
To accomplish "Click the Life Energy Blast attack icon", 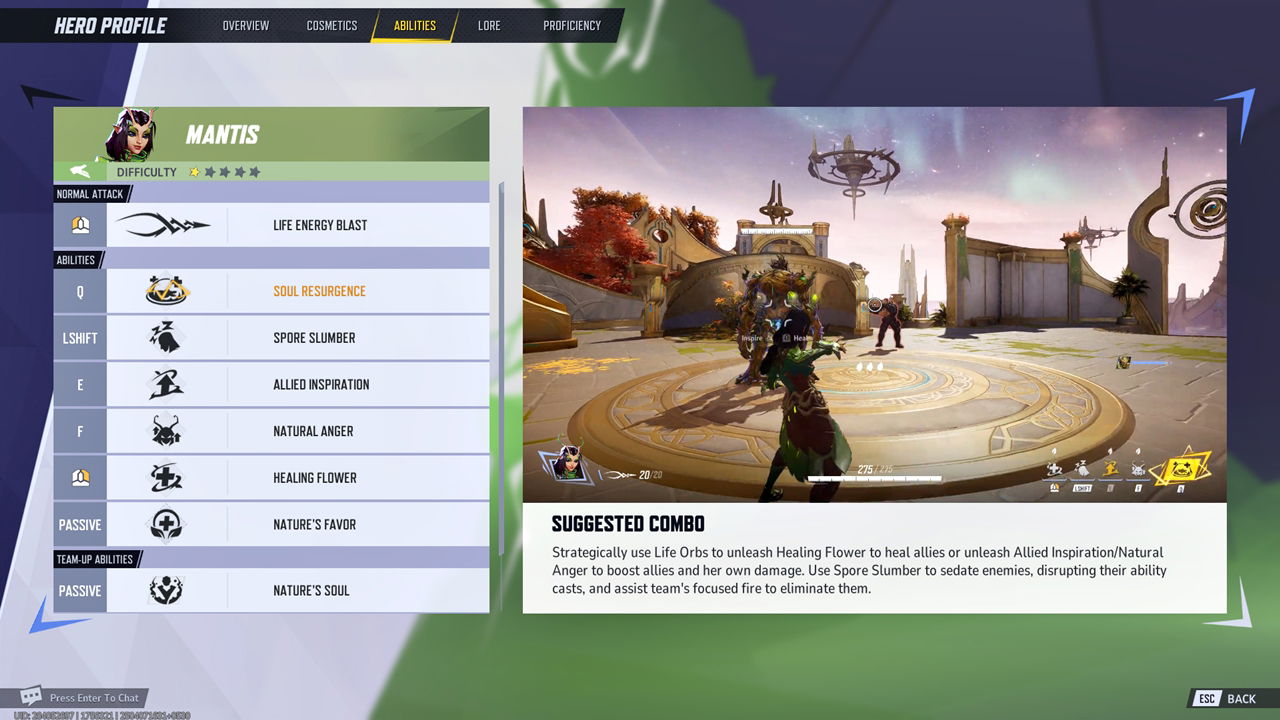I will coord(166,224).
